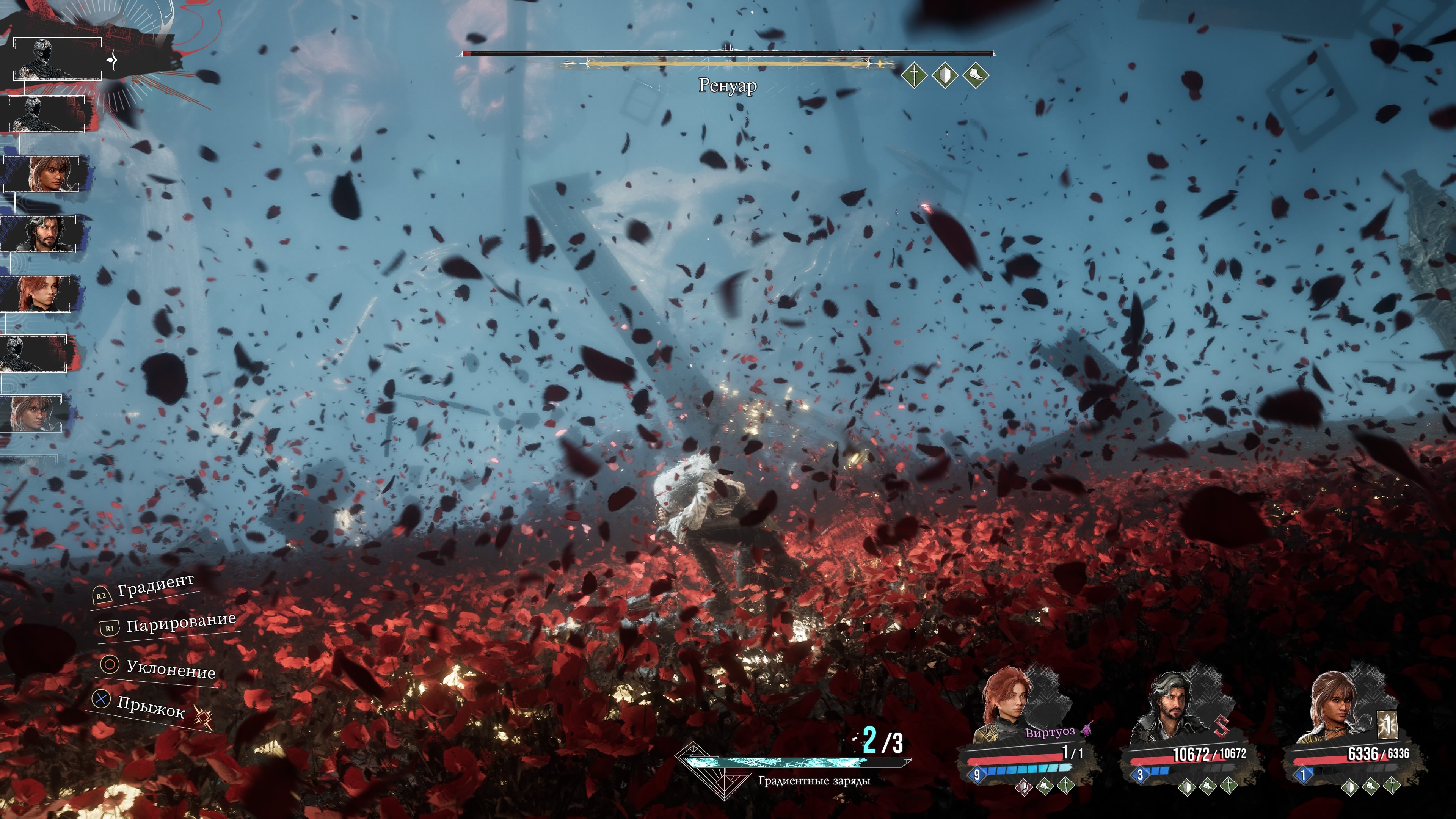Inspect the boot buff icon beside Ренуар's bar
This screenshot has width=1456, height=819.
[975, 75]
